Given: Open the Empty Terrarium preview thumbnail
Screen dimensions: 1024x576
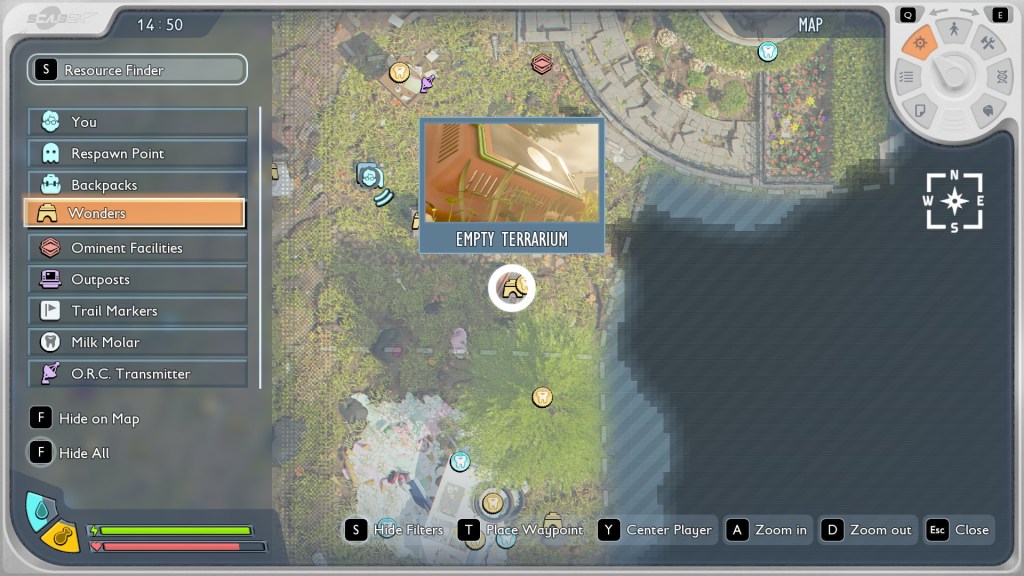Looking at the screenshot, I should point(512,172).
